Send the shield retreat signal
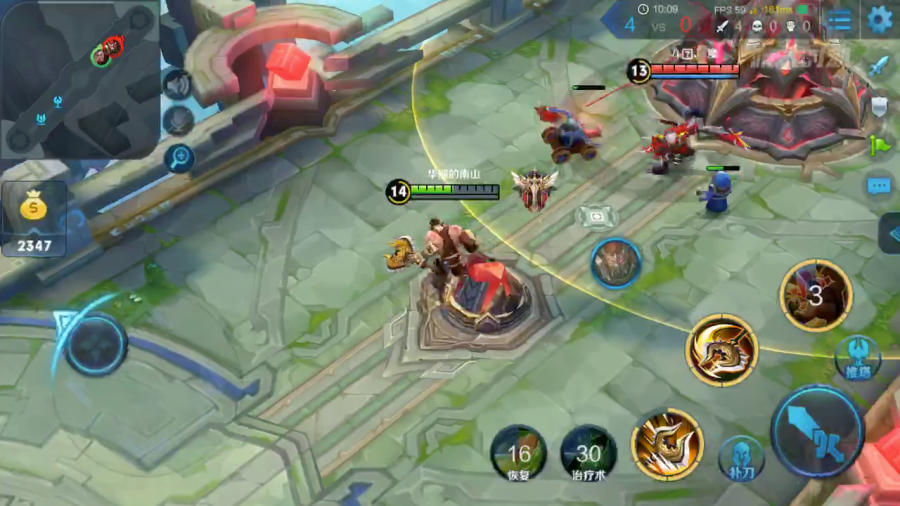 (x=879, y=105)
